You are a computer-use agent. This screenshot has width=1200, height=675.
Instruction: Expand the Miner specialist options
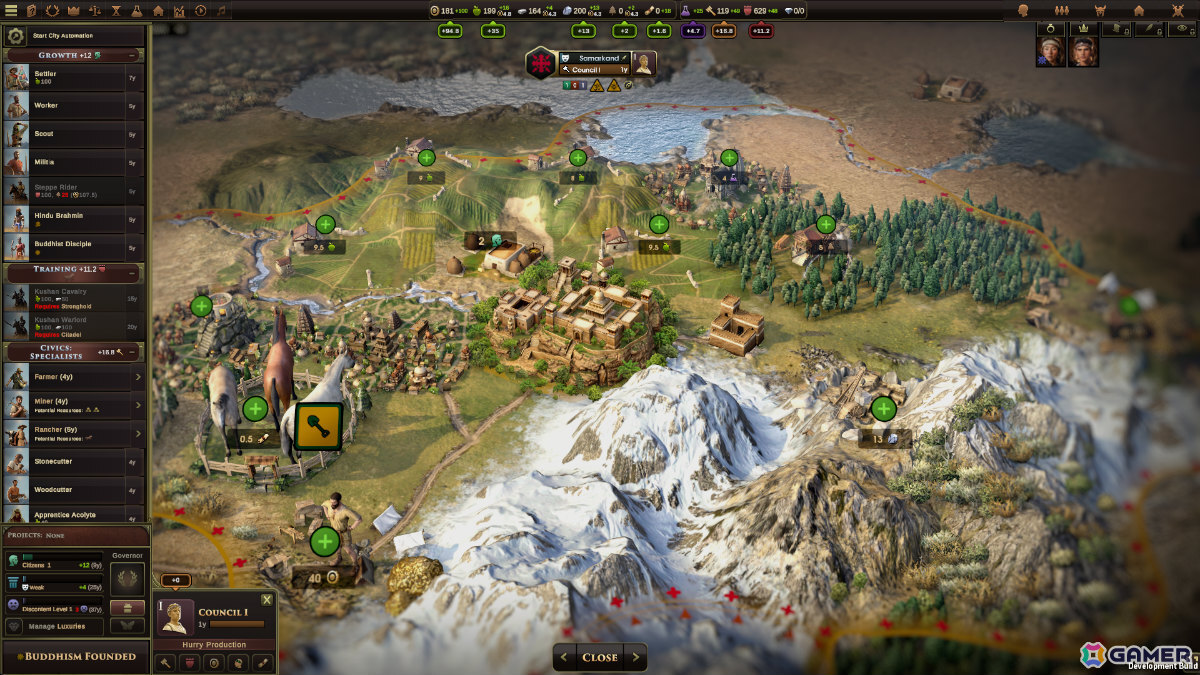click(x=138, y=405)
